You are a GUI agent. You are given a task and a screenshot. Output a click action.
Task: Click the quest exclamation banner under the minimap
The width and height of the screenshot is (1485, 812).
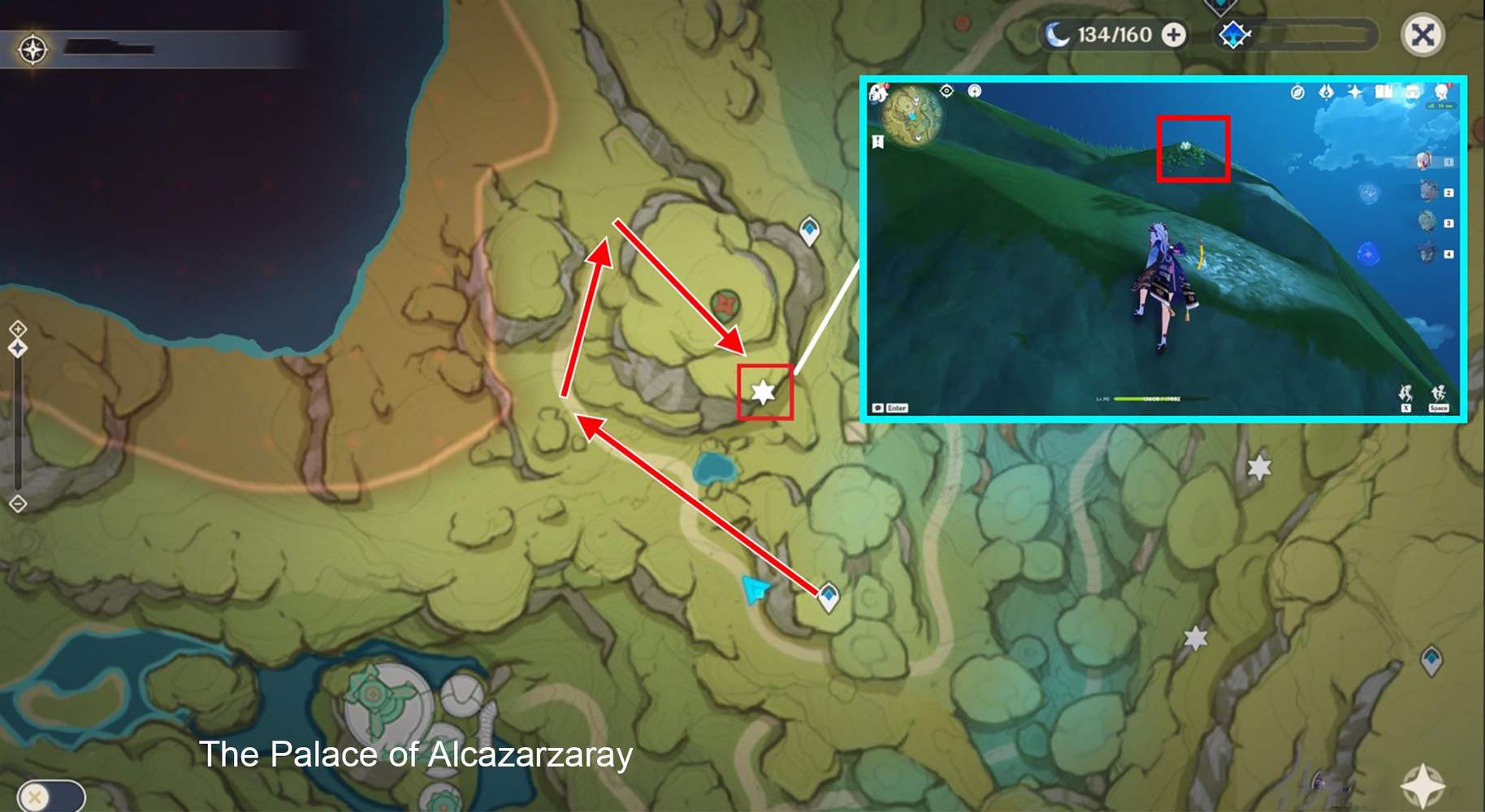coord(877,141)
